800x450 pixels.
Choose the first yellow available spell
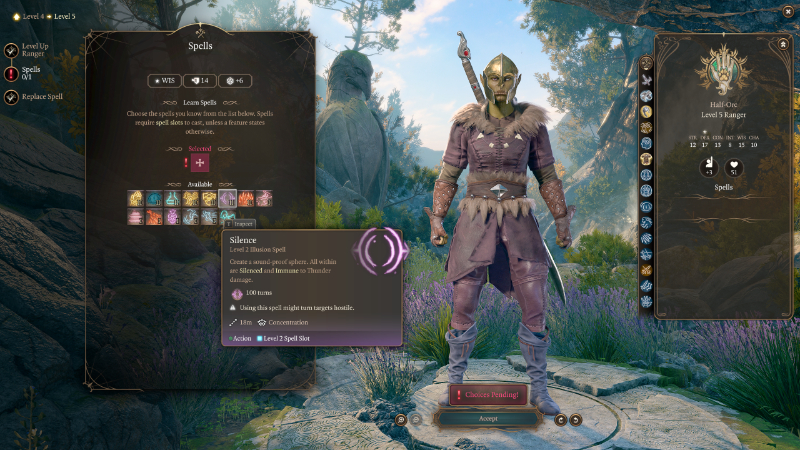[x=135, y=198]
